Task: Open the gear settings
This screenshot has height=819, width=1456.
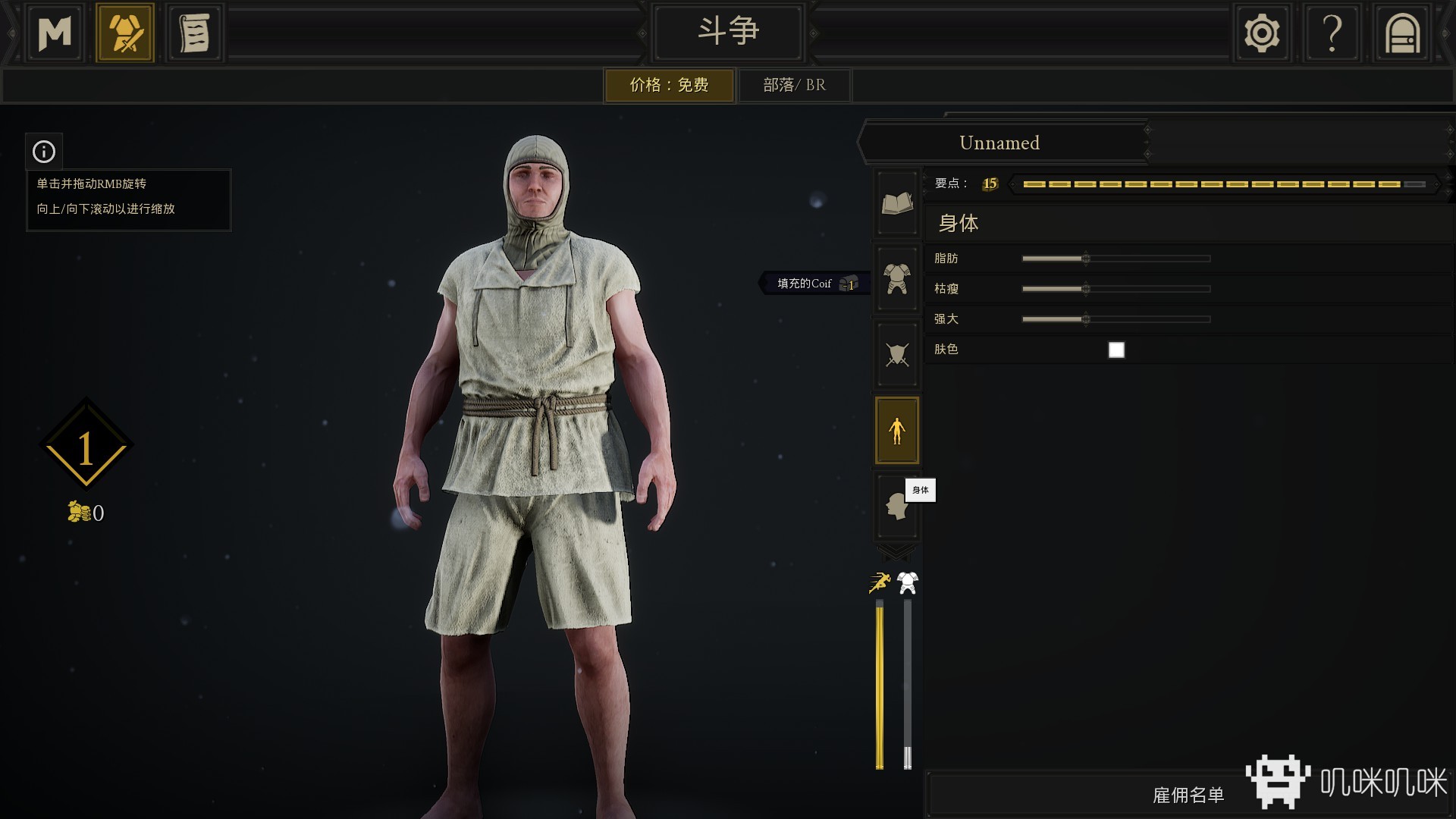Action: coord(1261,33)
